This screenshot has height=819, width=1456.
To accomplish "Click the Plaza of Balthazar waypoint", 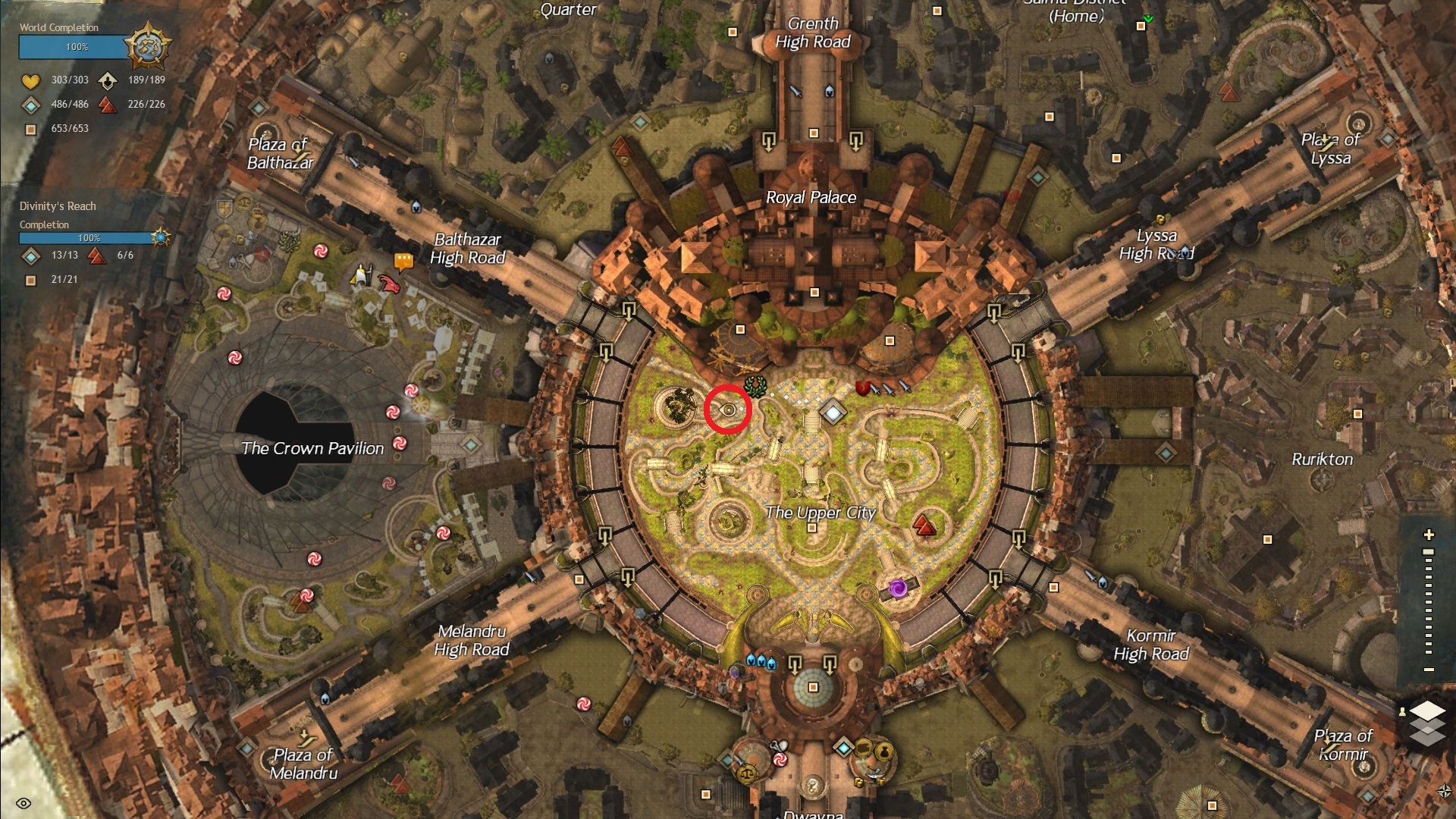I will (258, 108).
